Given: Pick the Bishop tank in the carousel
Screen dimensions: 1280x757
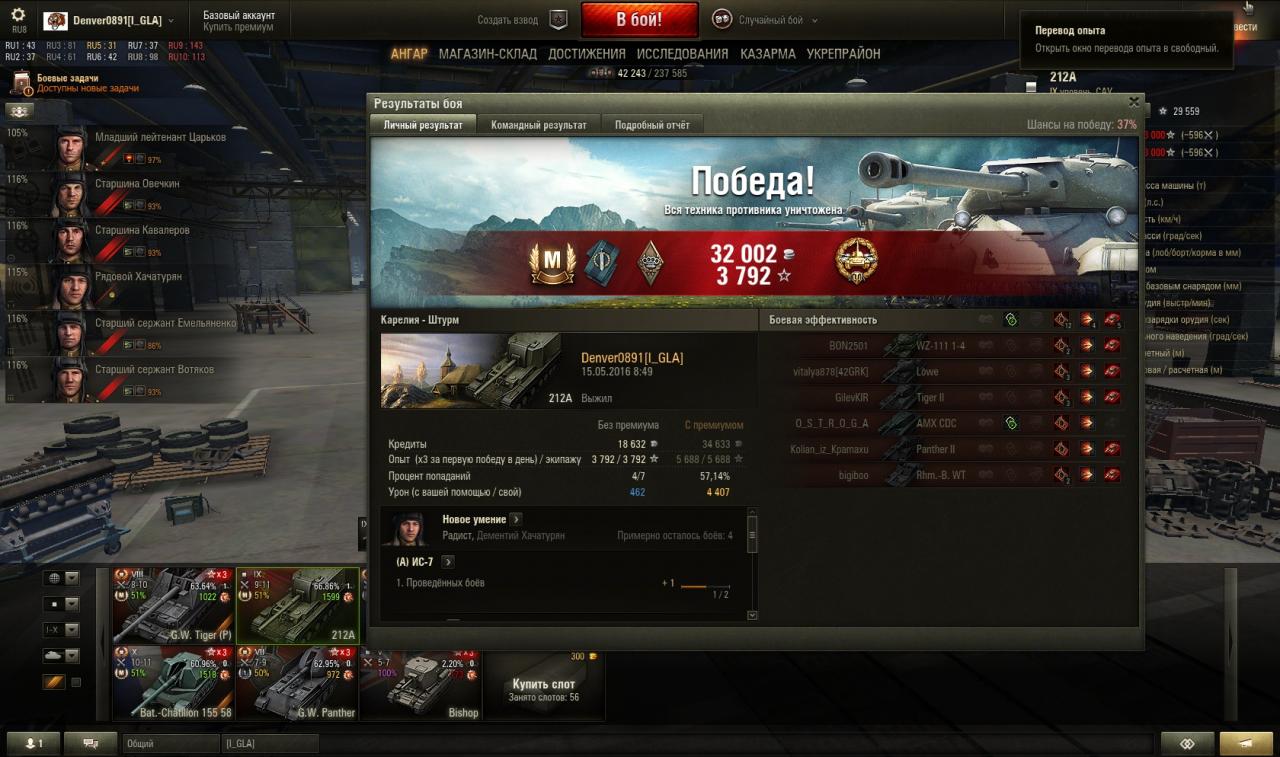Looking at the screenshot, I should [x=420, y=684].
